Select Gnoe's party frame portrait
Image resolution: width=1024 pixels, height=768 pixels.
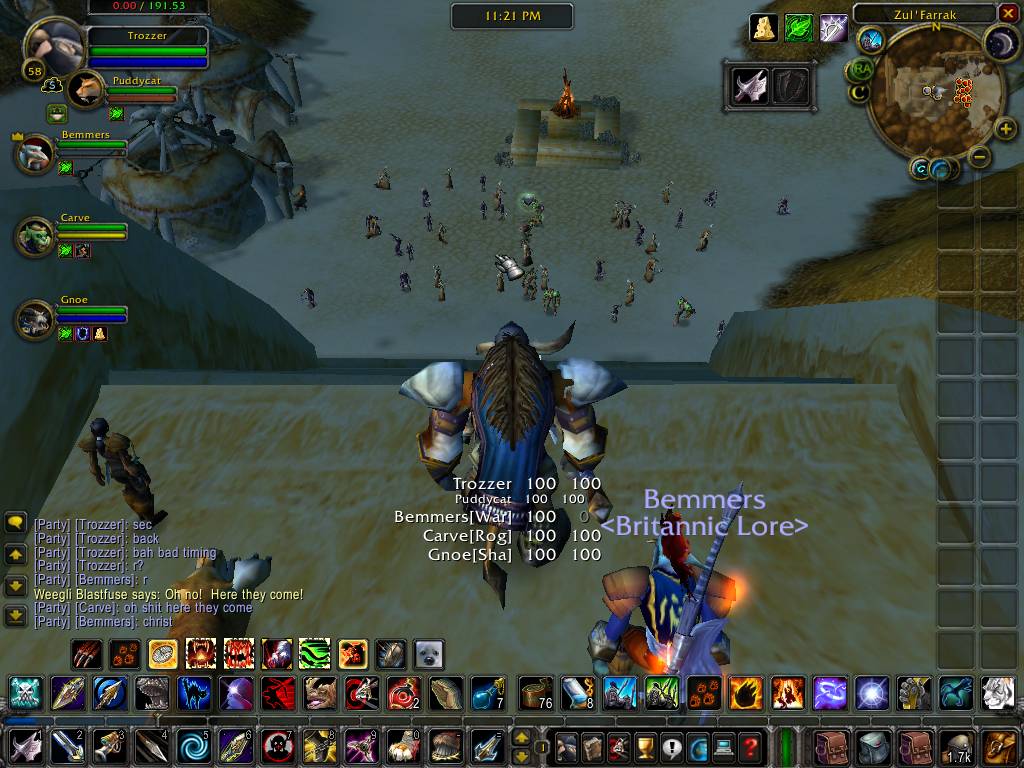35,319
